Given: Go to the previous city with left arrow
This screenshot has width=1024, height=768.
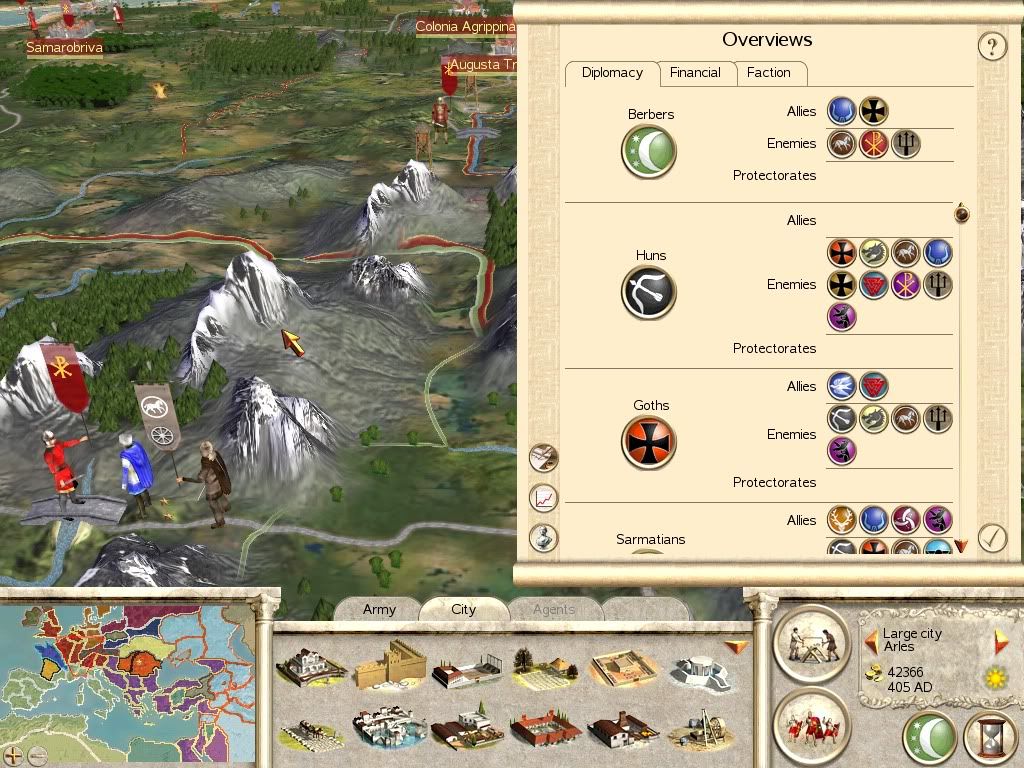Looking at the screenshot, I should tap(872, 642).
